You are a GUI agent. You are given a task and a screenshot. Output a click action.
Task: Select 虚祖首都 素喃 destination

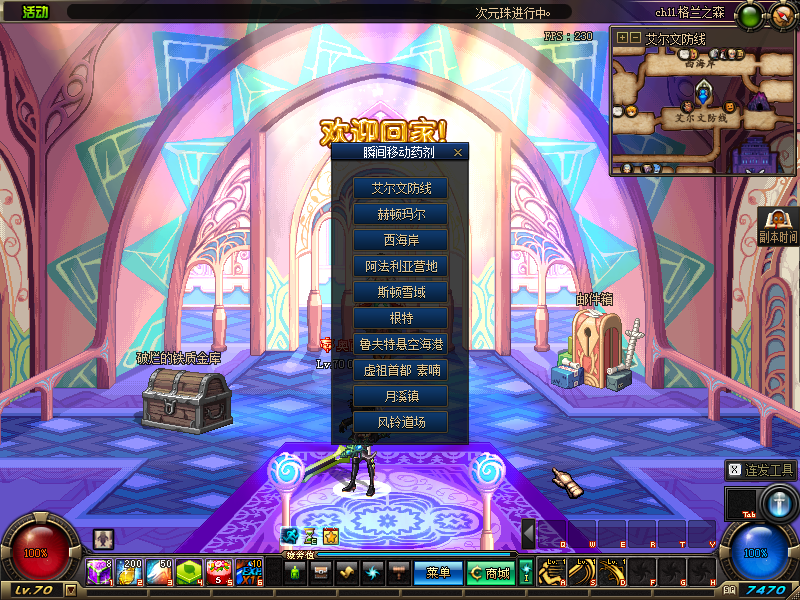point(400,370)
